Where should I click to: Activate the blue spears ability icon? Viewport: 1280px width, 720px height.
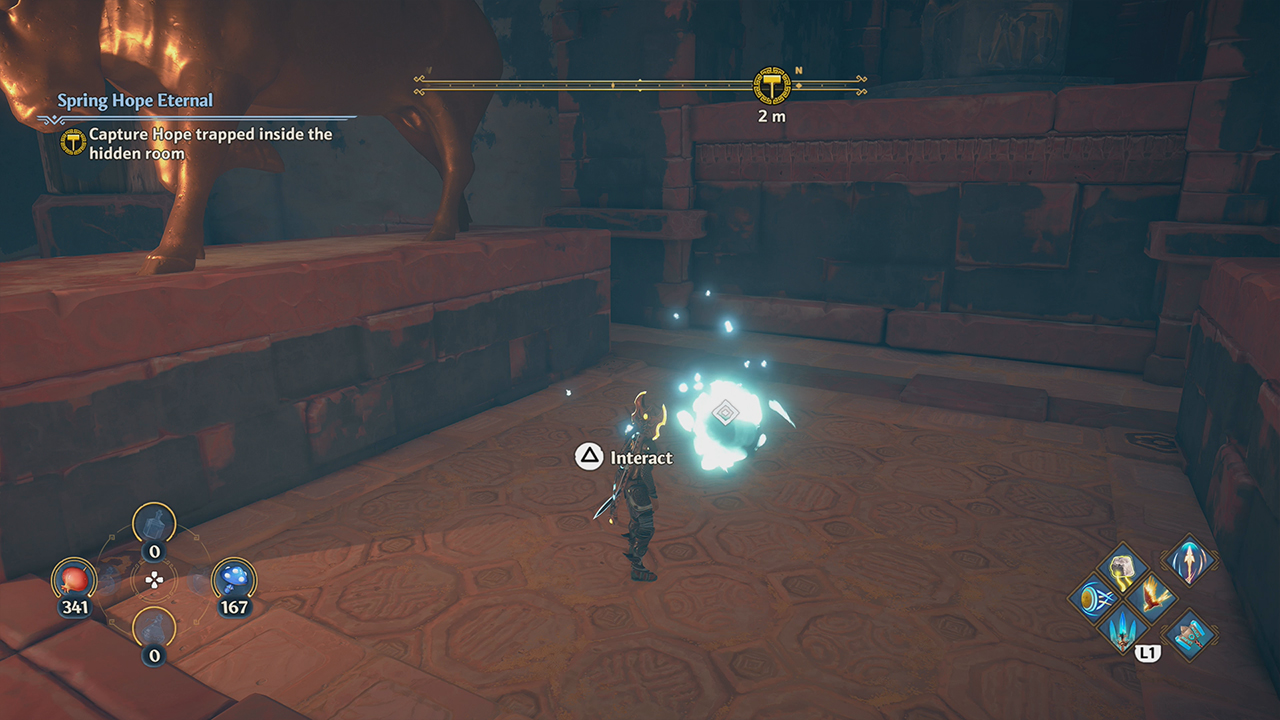point(1122,630)
